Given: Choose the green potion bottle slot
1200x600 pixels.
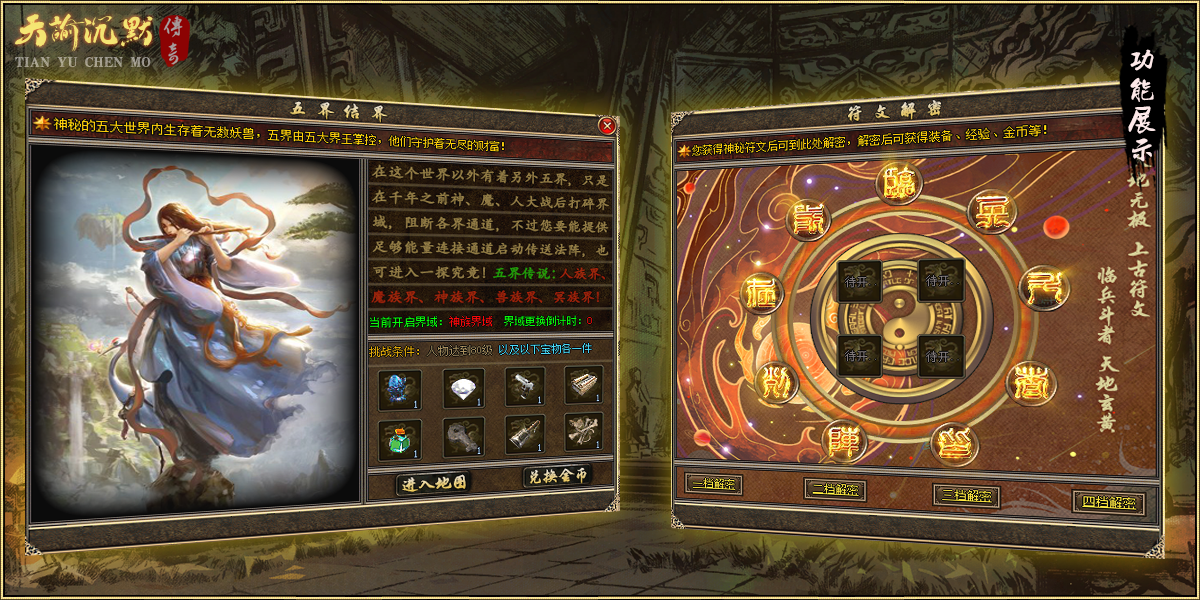Looking at the screenshot, I should click(400, 439).
